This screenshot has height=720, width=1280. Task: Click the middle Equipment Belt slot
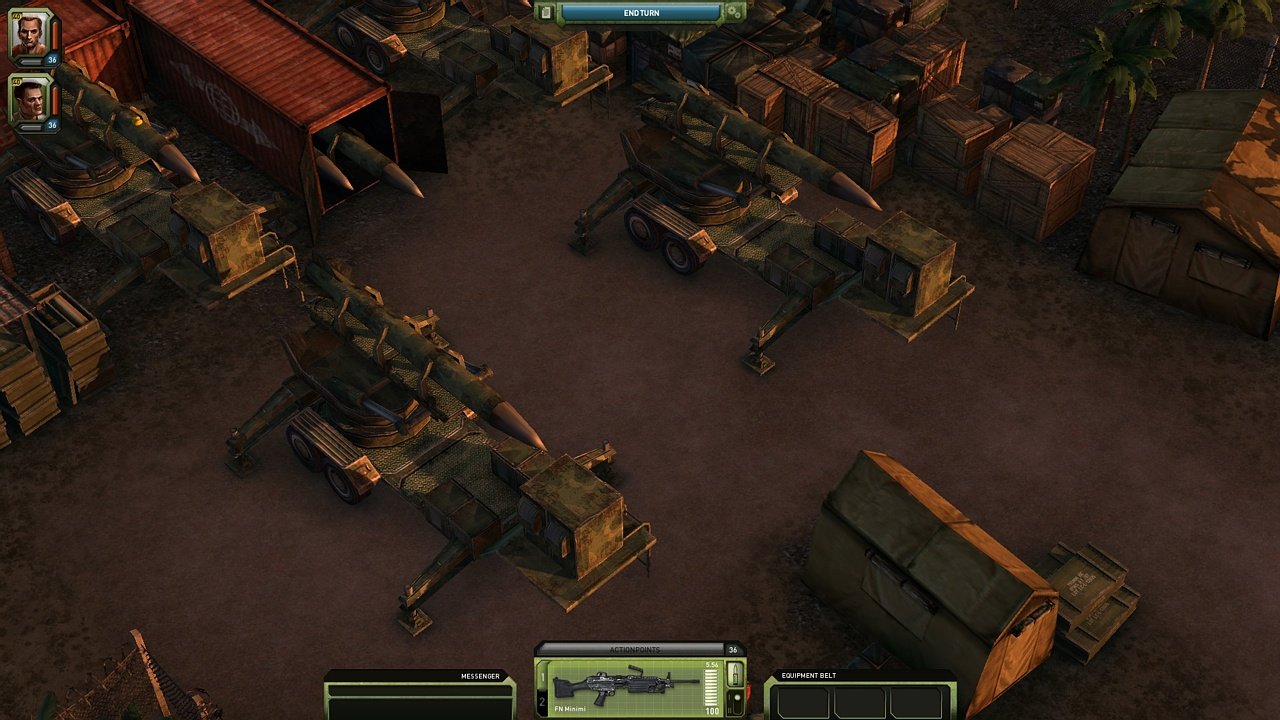click(859, 702)
